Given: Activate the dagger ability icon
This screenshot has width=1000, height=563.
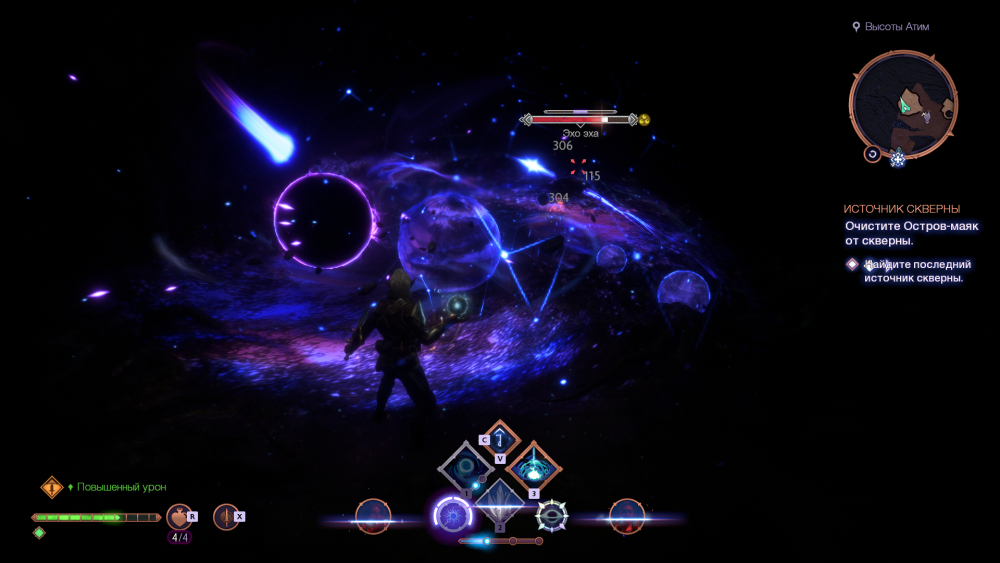Looking at the screenshot, I should 226,516.
